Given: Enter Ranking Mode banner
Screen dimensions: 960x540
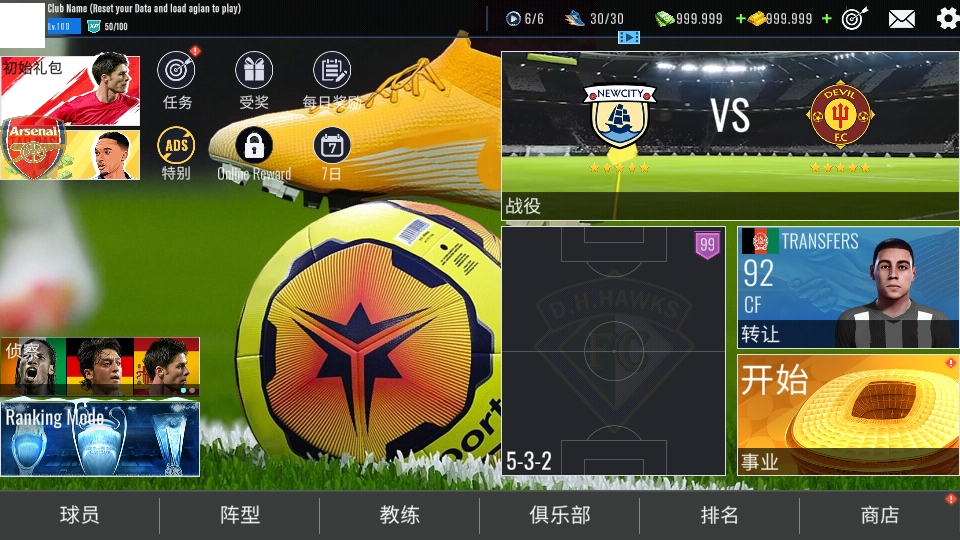Looking at the screenshot, I should click(x=100, y=439).
